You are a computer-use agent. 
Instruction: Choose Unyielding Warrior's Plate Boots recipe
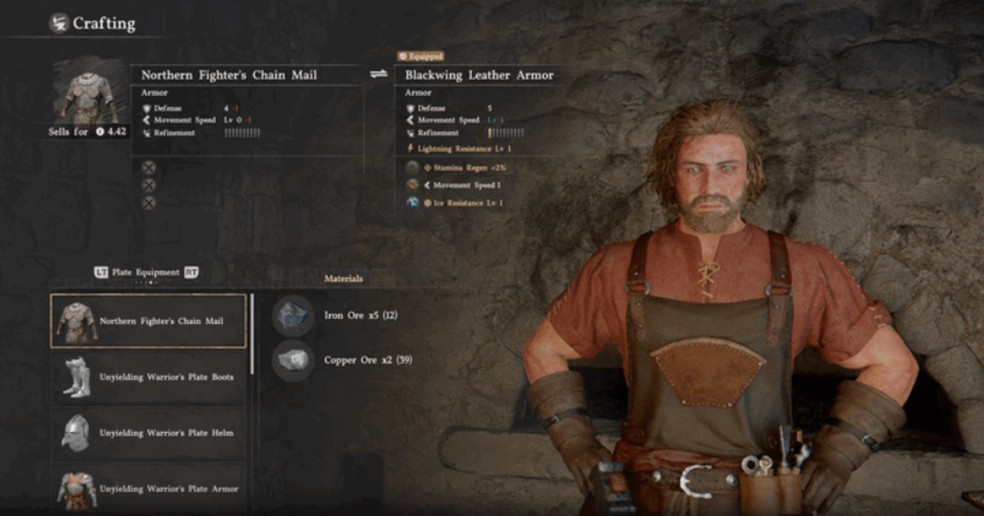(148, 377)
